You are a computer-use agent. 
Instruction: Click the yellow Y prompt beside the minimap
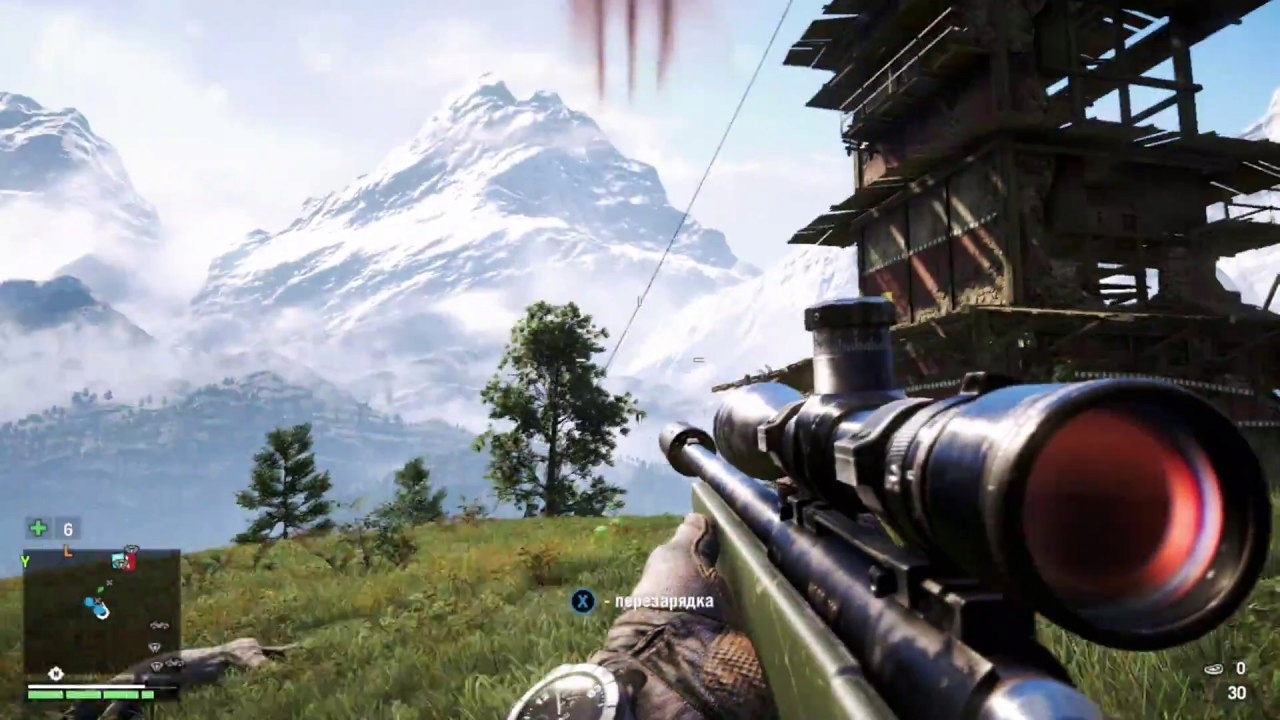point(25,561)
